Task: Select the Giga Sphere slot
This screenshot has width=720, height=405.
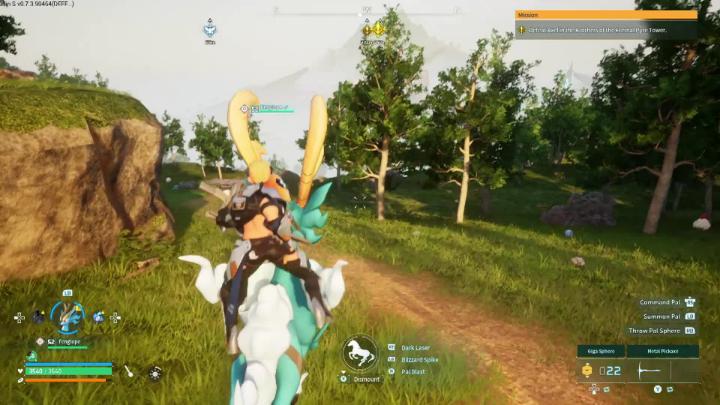Action: pos(600,351)
